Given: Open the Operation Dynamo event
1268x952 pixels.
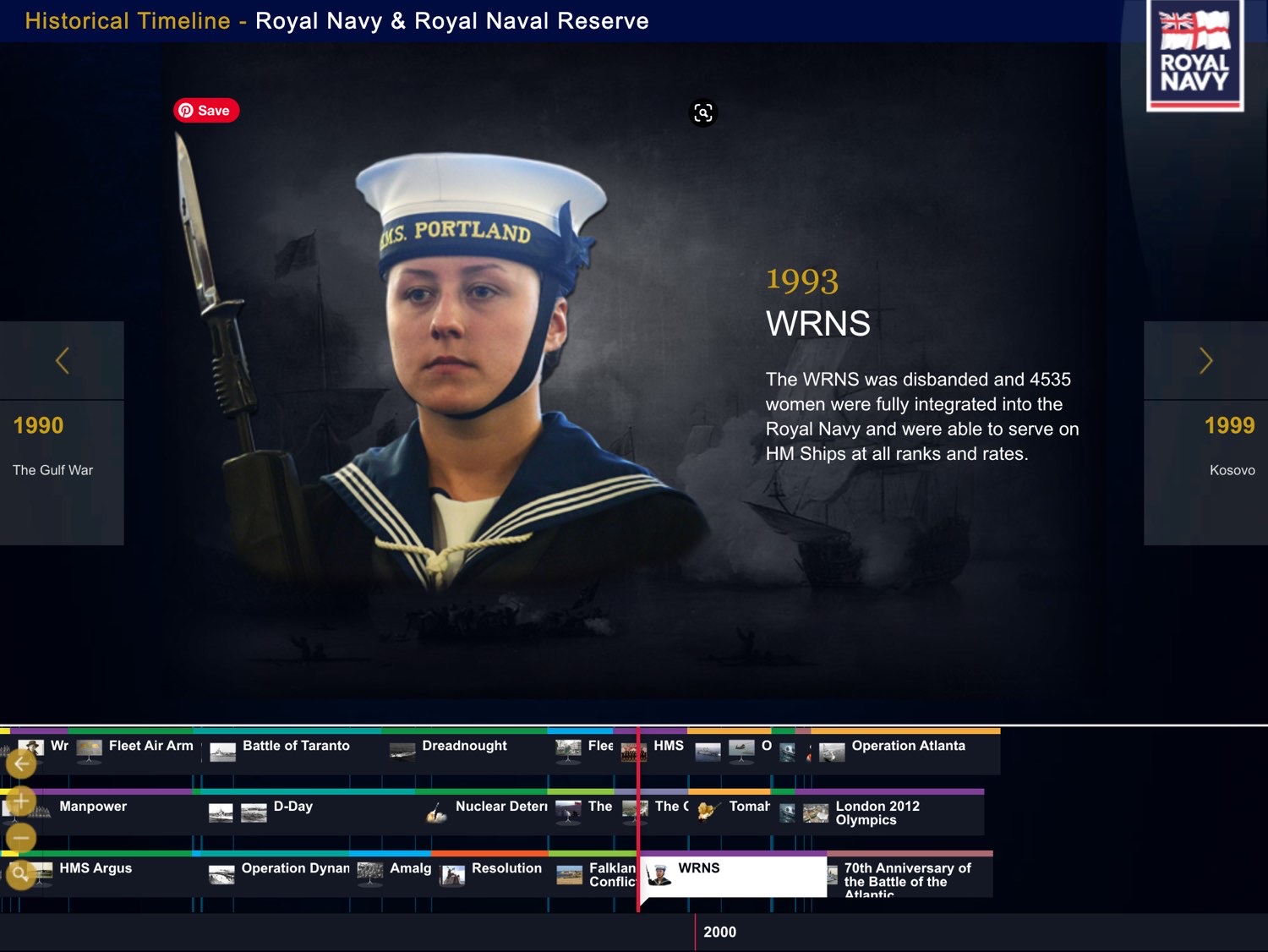Looking at the screenshot, I should tap(294, 869).
